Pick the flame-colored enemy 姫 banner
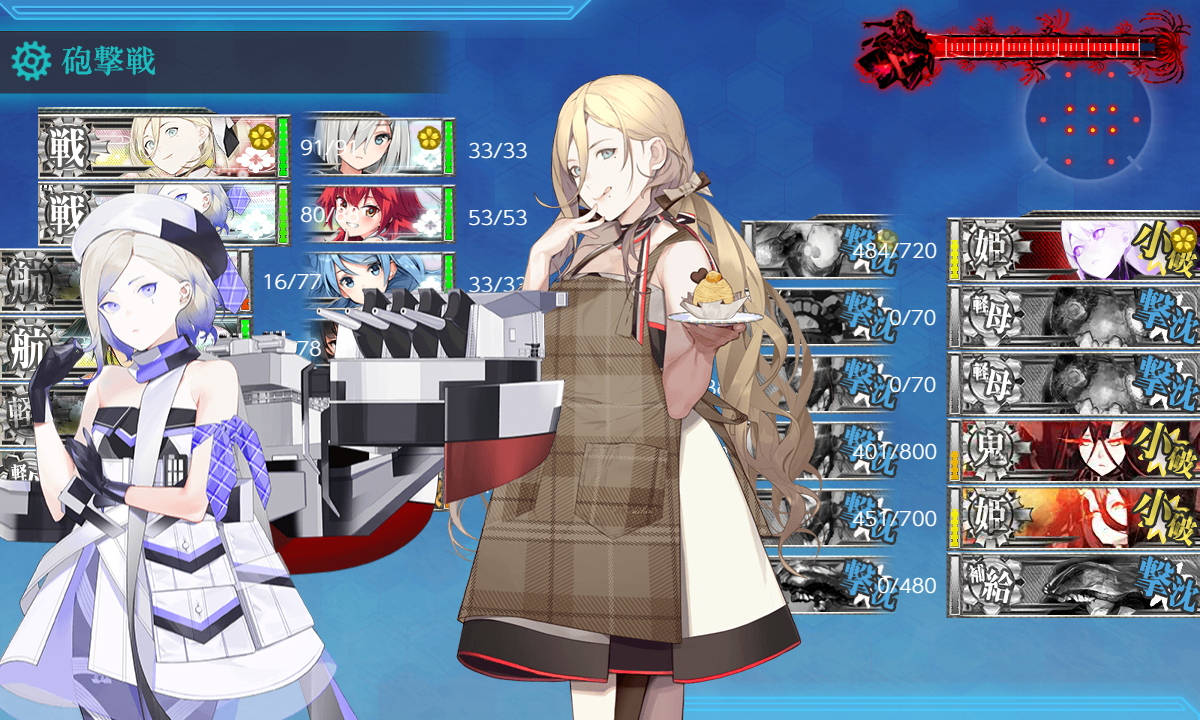1200x720 pixels. [1074, 518]
